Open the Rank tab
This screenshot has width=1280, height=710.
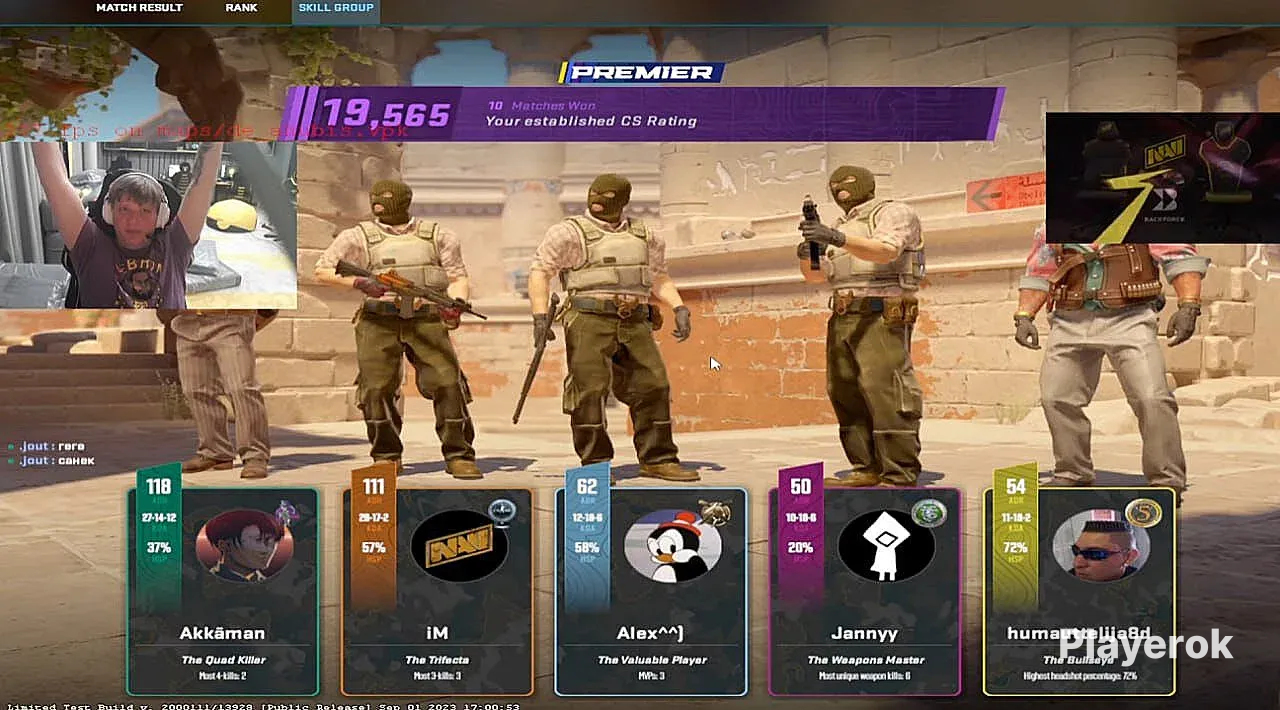241,8
